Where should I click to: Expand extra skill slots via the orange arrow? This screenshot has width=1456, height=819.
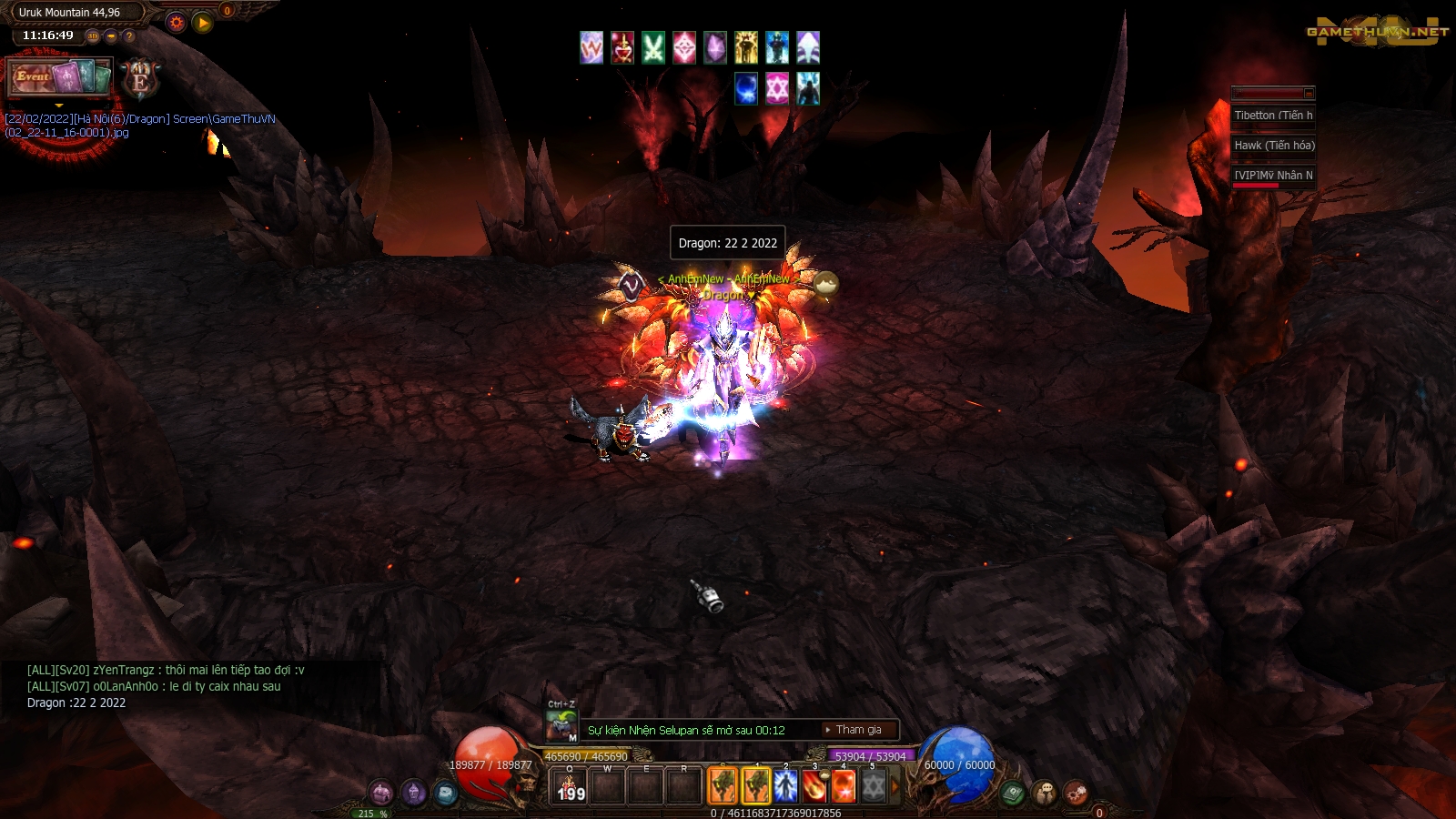pyautogui.click(x=894, y=784)
